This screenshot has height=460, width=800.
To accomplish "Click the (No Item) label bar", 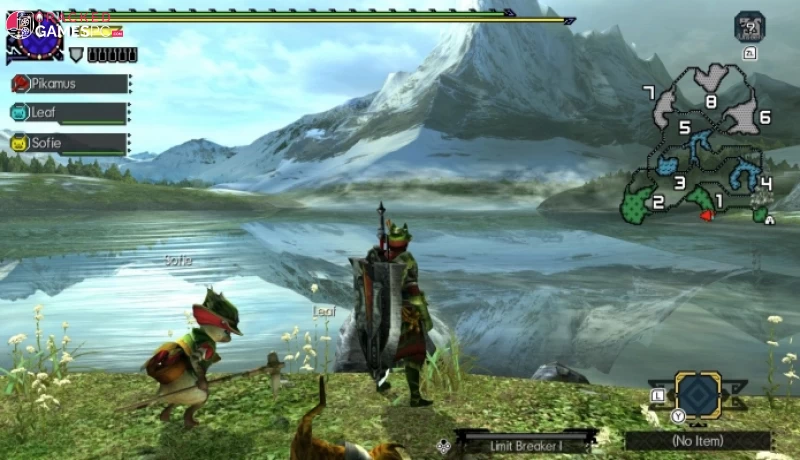I will coord(697,440).
